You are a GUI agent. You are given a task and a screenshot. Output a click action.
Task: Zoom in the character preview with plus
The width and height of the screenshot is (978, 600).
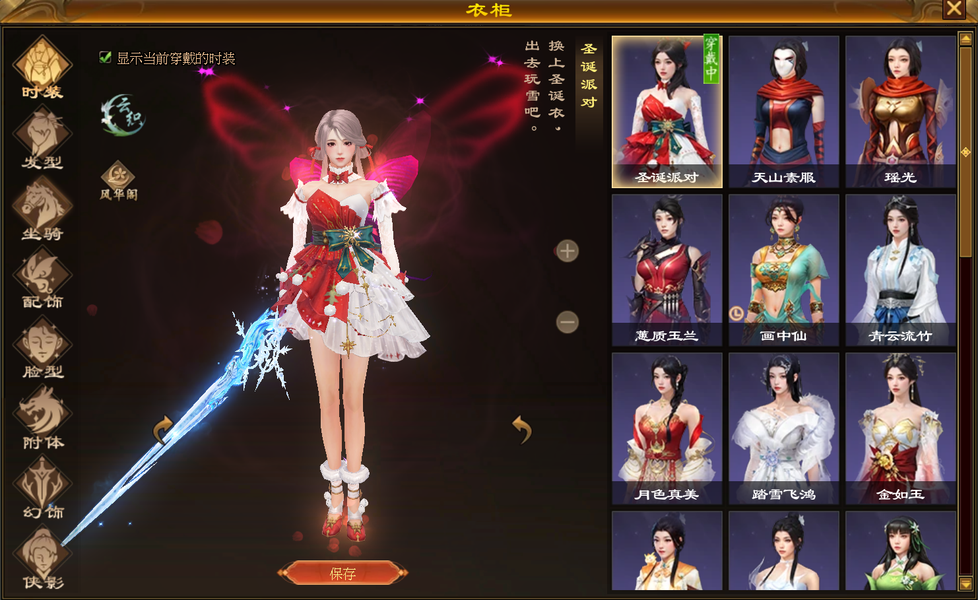pos(567,251)
